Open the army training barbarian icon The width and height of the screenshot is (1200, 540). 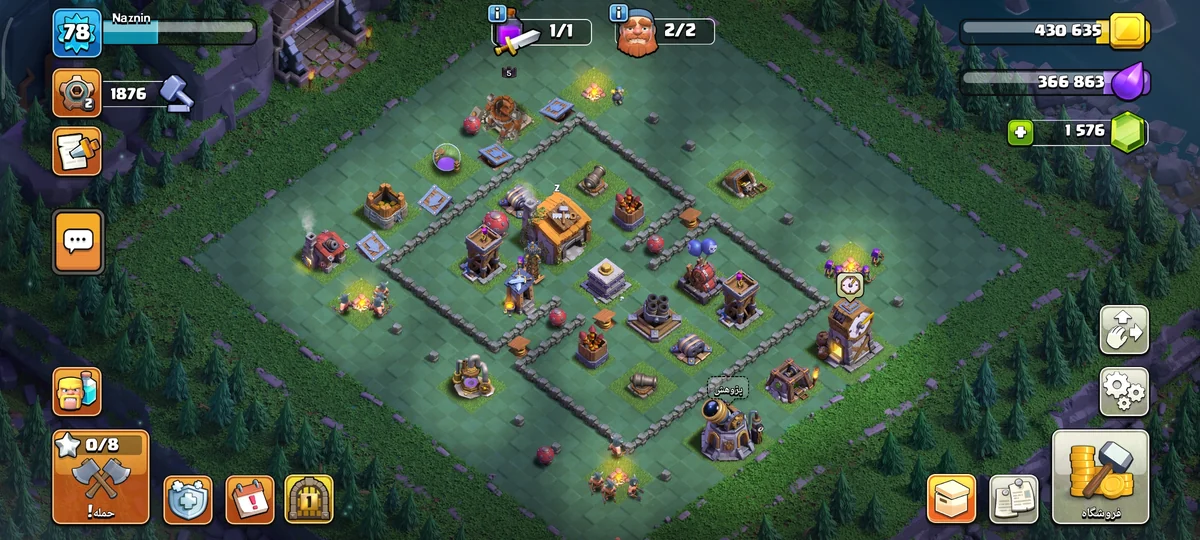click(77, 391)
